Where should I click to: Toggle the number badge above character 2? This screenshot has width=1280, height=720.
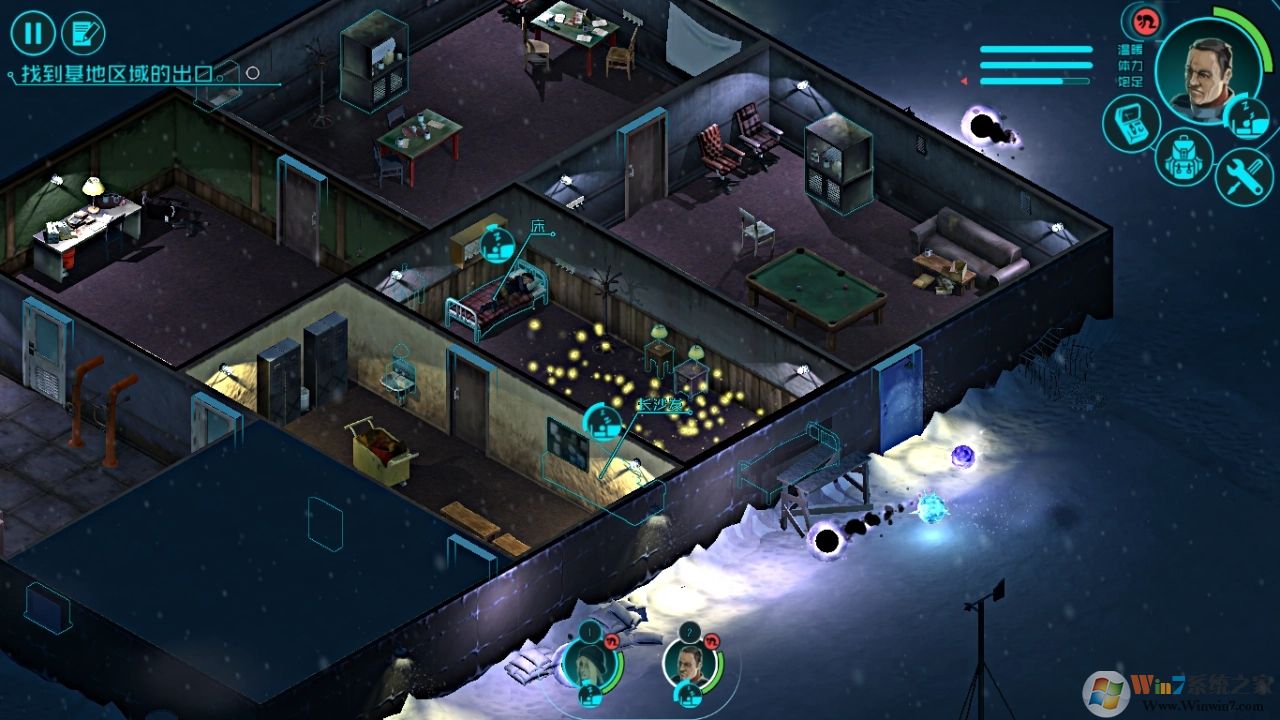pyautogui.click(x=689, y=630)
